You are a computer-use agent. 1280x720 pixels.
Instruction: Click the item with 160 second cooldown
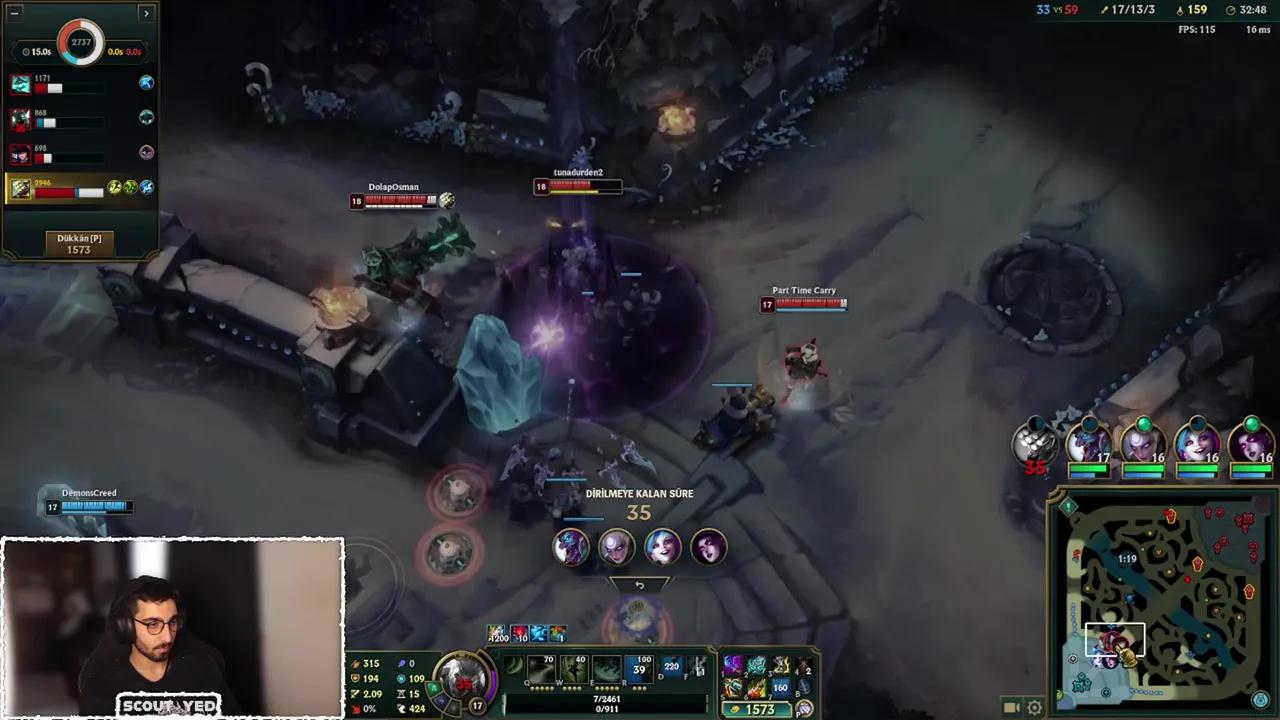(780, 687)
